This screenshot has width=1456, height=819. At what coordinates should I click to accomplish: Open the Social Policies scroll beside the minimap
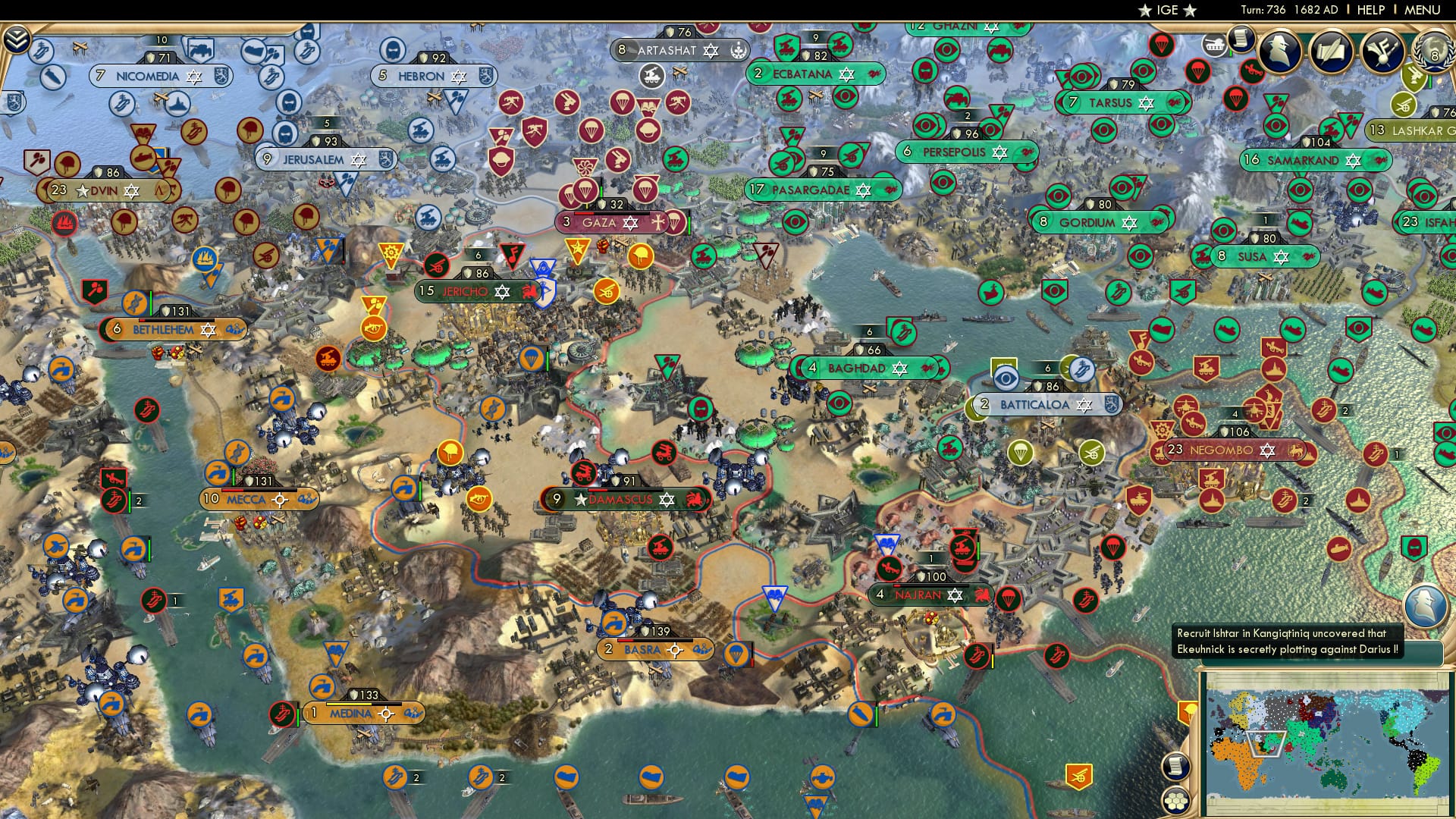coord(1175,767)
